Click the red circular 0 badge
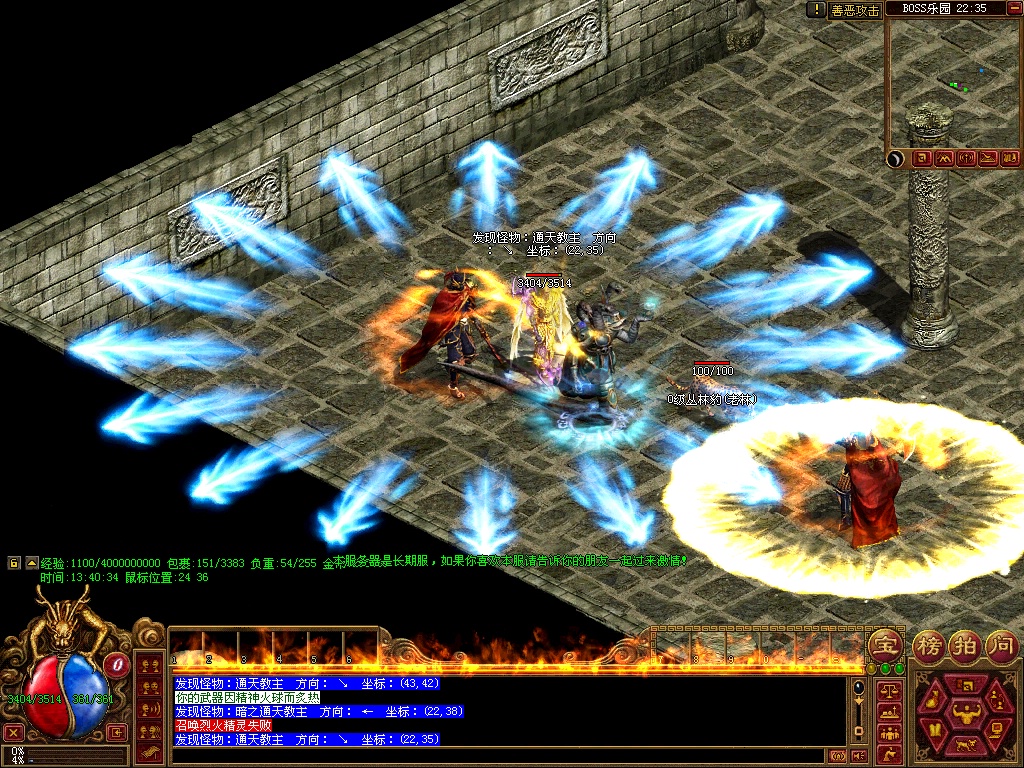The width and height of the screenshot is (1024, 768). tap(118, 663)
